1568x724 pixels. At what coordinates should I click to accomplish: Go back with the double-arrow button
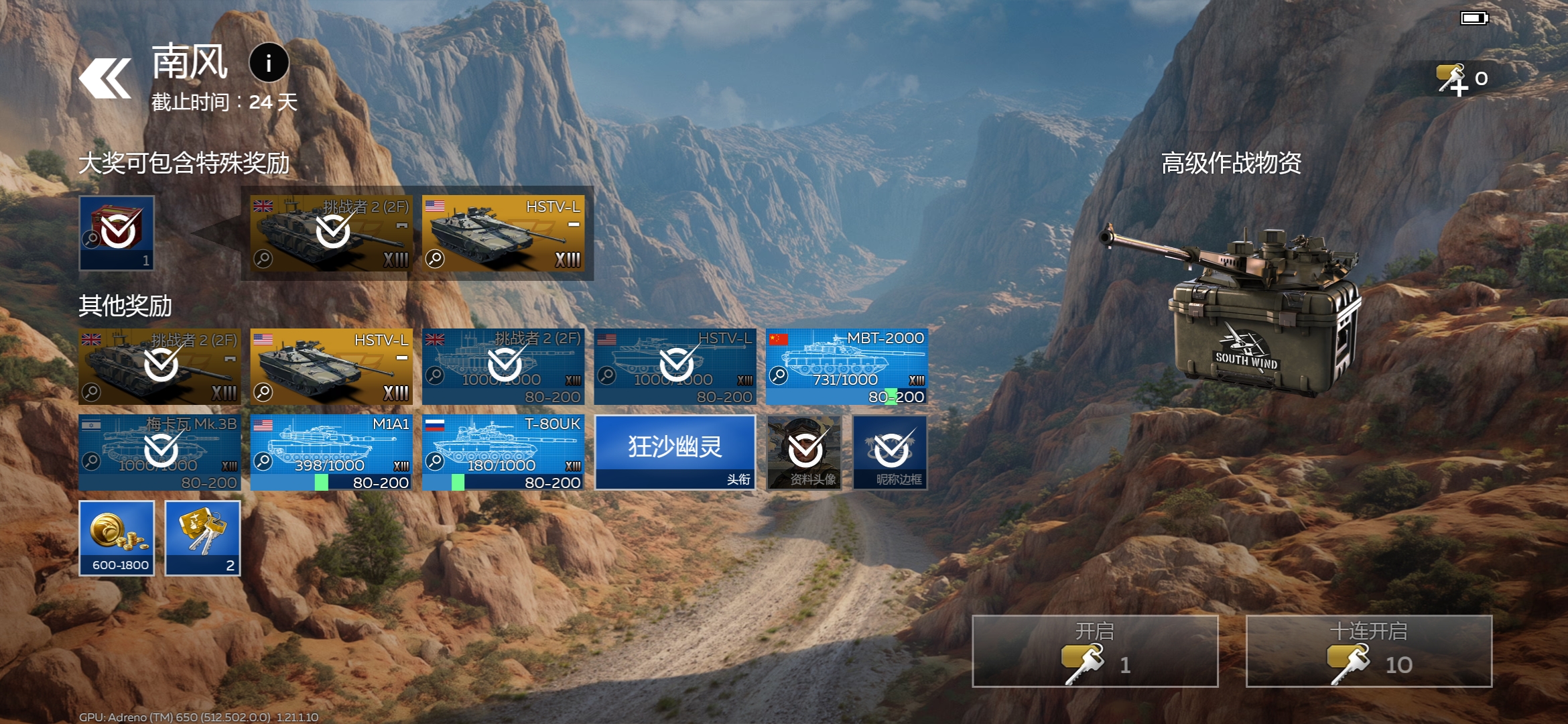(105, 78)
